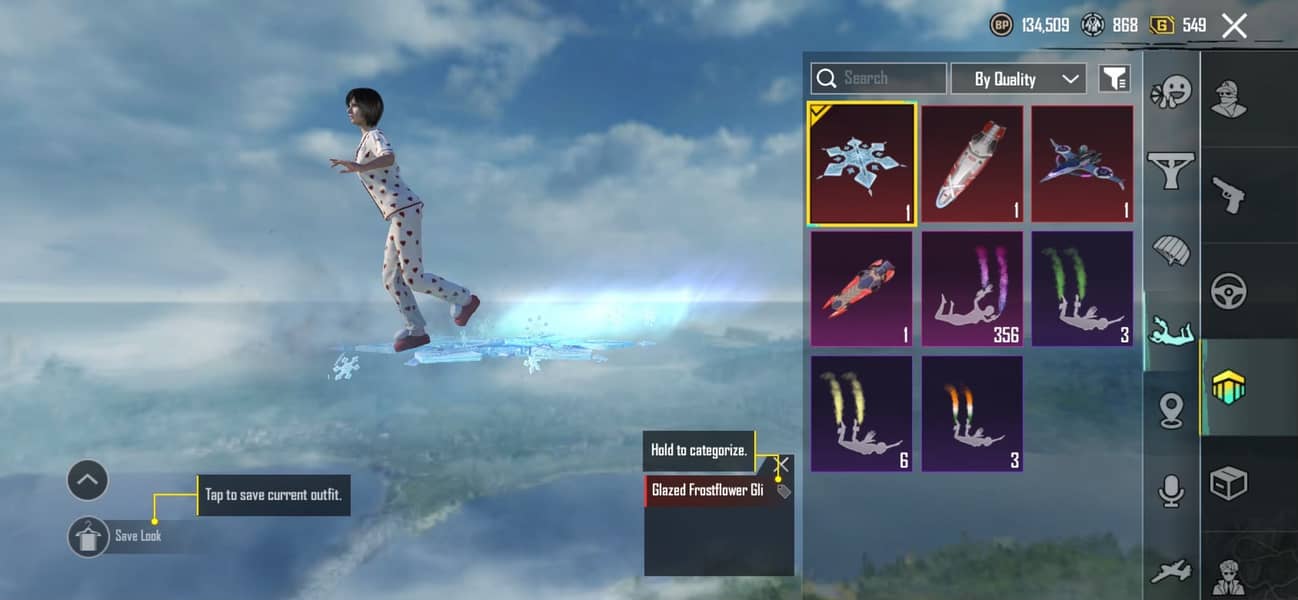Choose the green smoke trail item
Viewport: 1298px width, 600px height.
(x=1082, y=289)
